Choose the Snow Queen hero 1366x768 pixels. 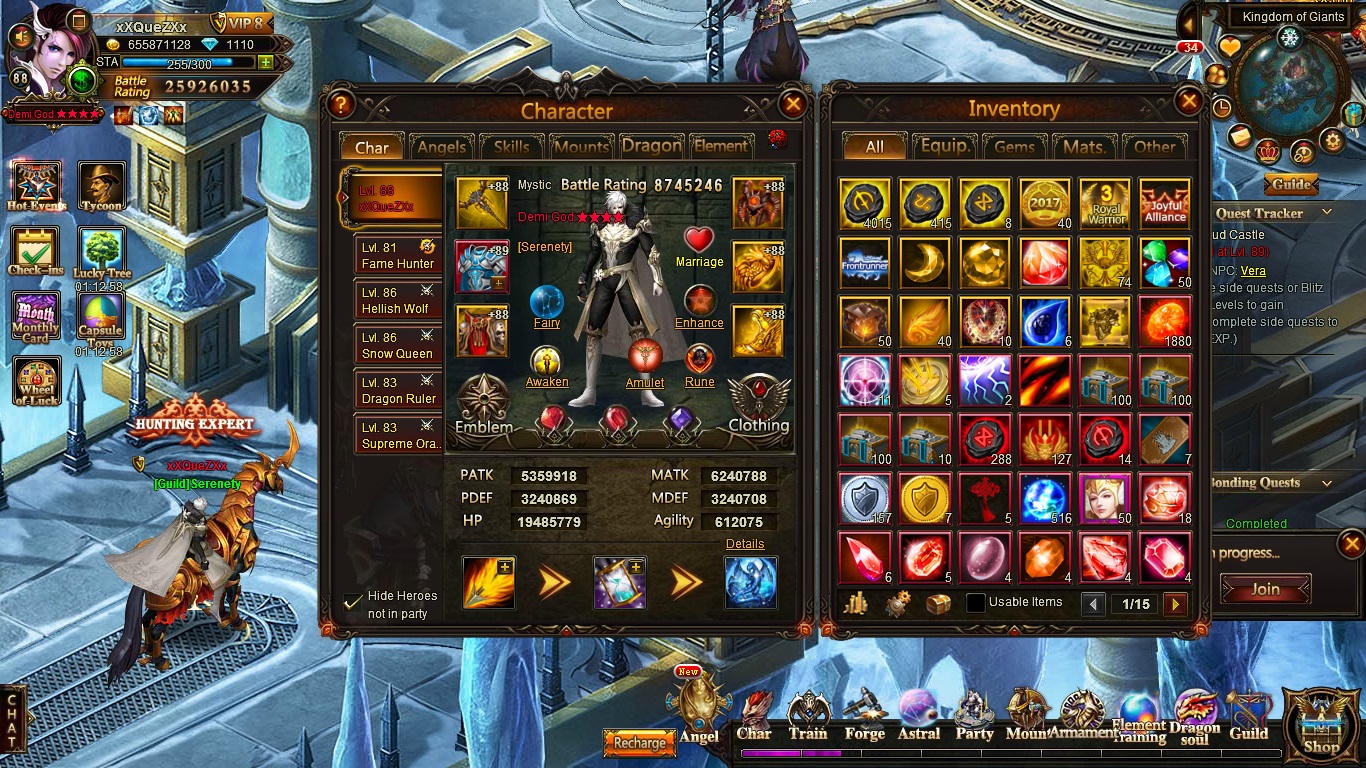(x=398, y=346)
